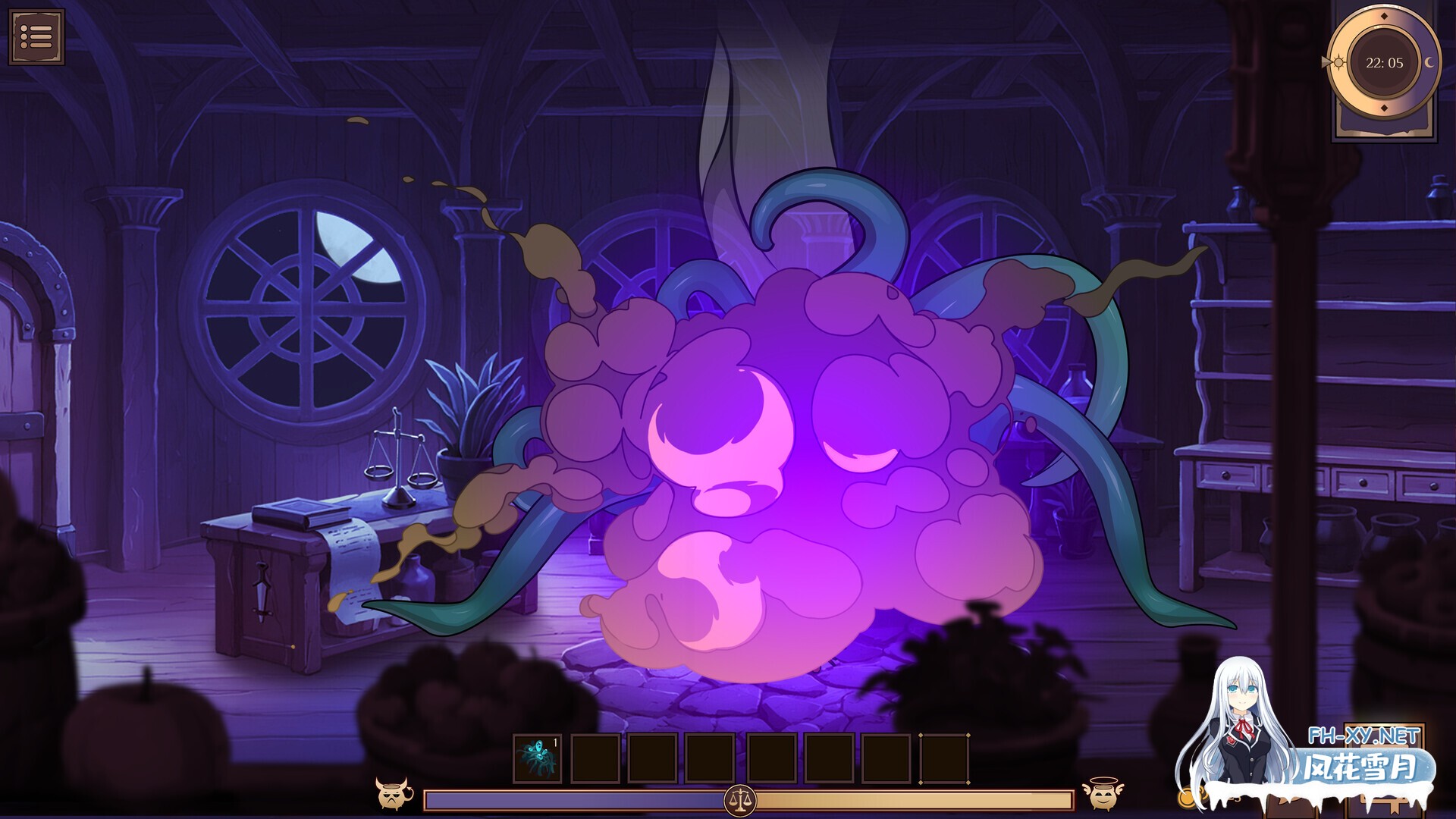This screenshot has height=819, width=1456.
Task: Click the pointer arrow beside the clock dial
Action: pyautogui.click(x=1328, y=61)
